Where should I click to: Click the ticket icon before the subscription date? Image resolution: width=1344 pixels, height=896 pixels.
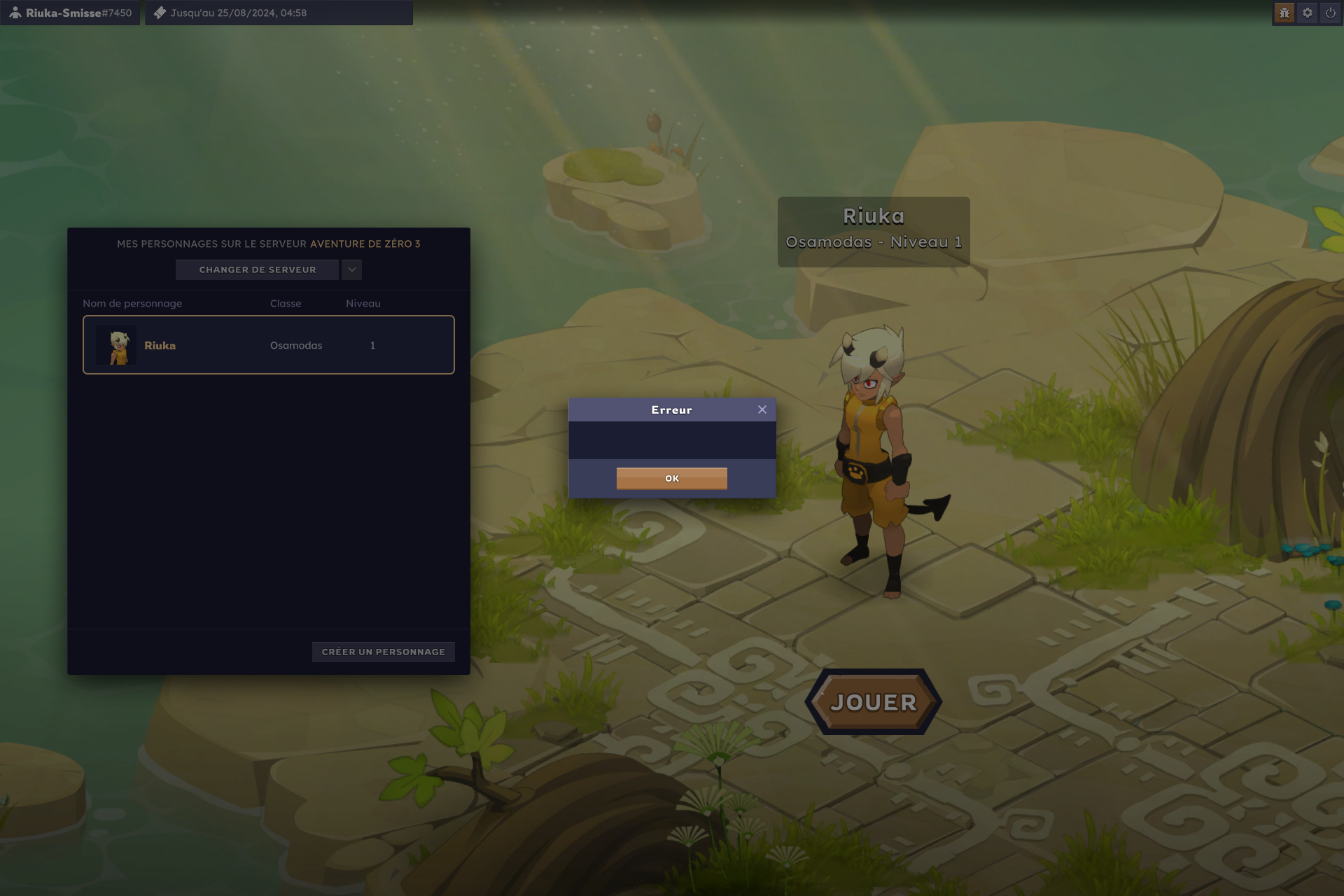160,12
